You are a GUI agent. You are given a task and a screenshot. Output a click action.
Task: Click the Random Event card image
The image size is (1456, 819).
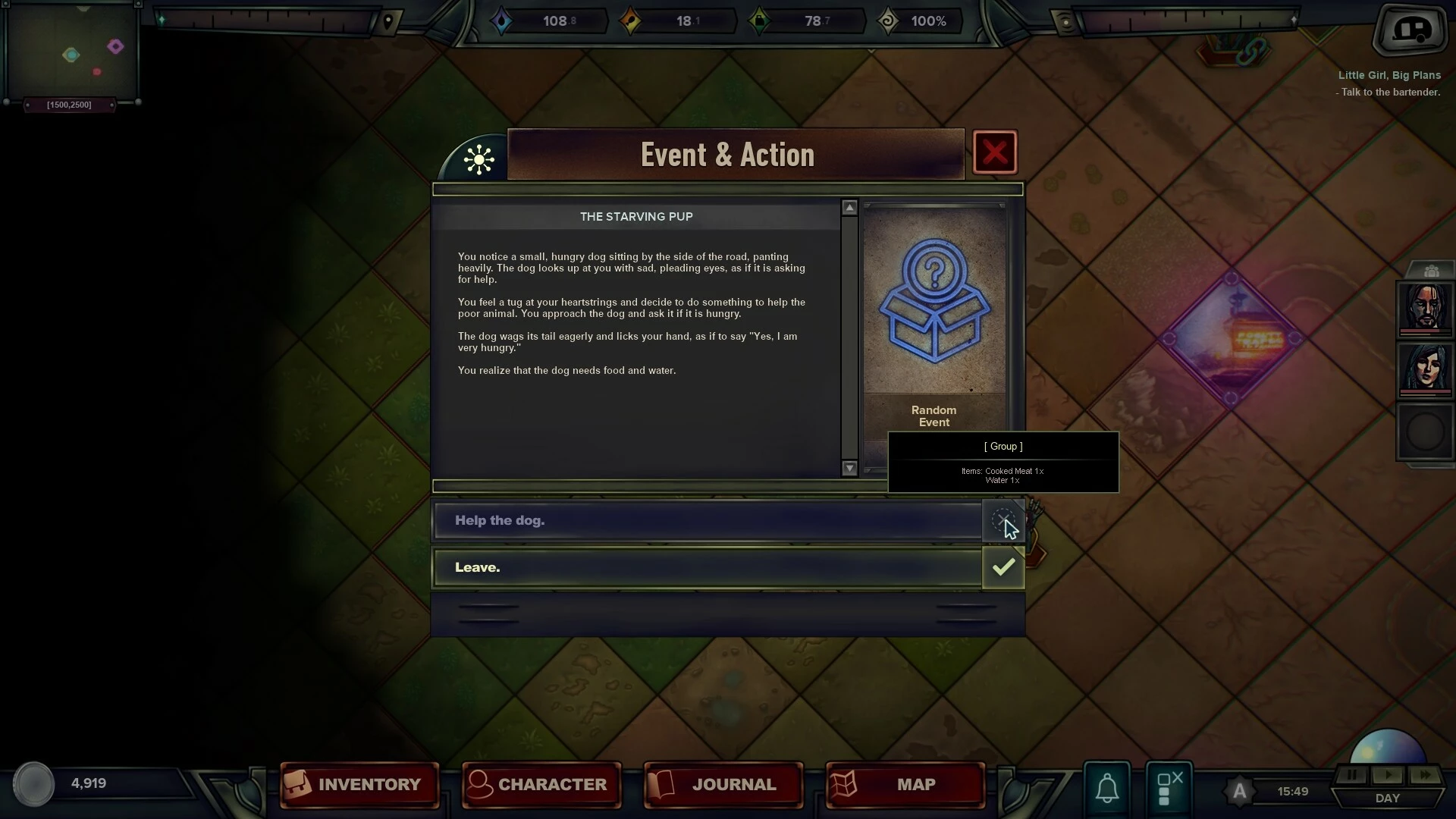point(934,301)
